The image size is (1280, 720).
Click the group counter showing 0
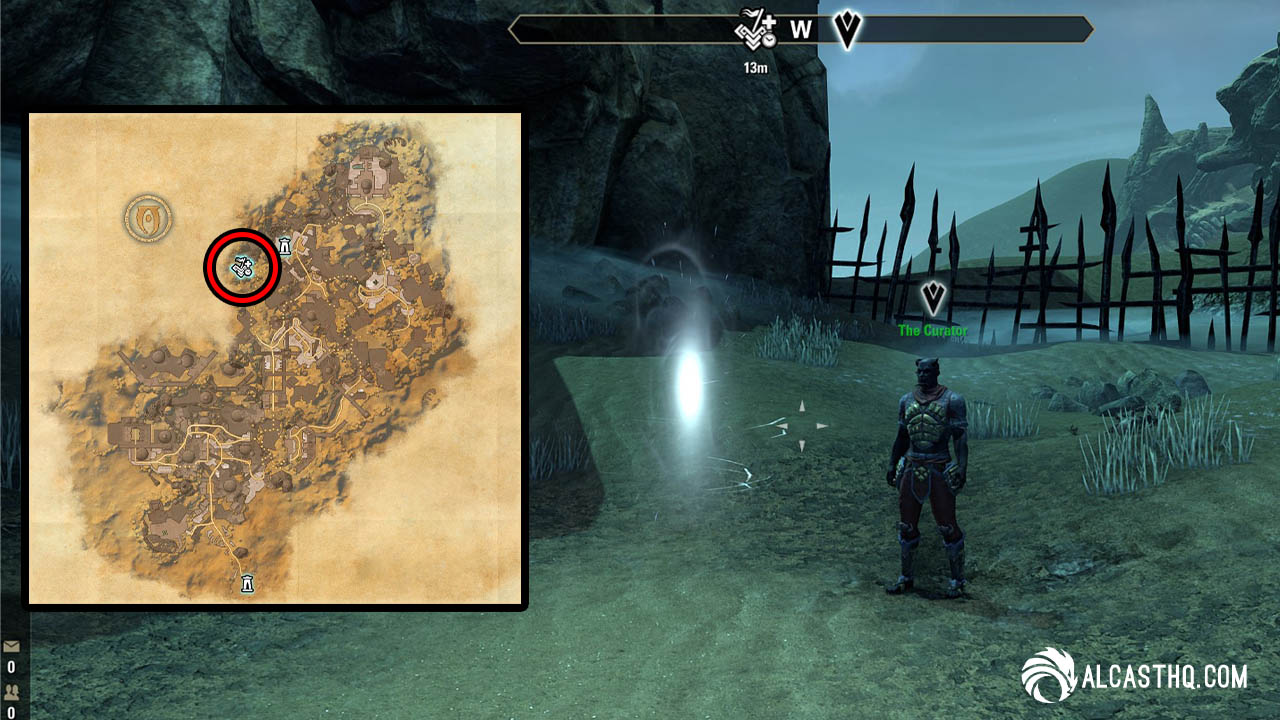tap(11, 712)
